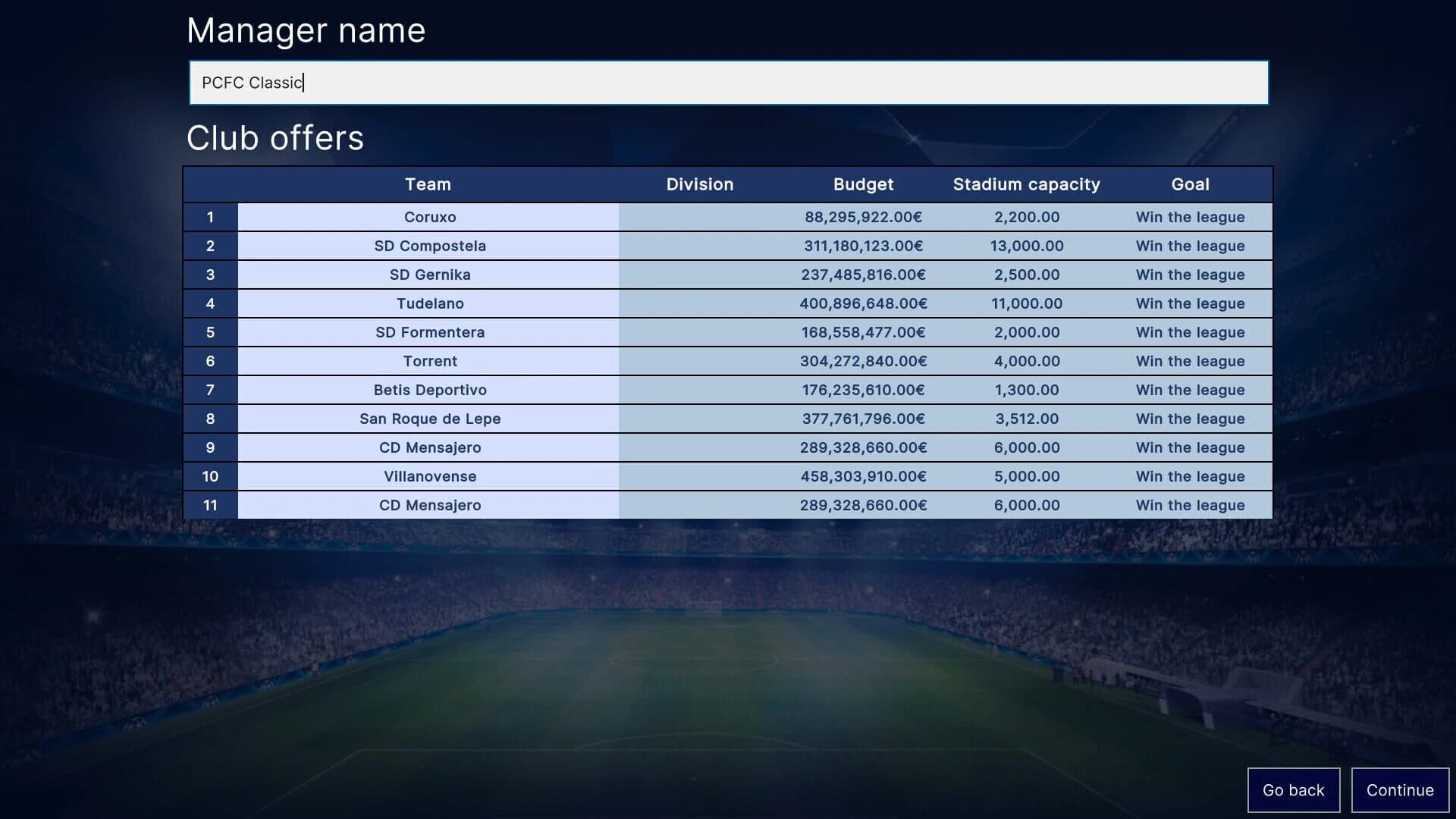The height and width of the screenshot is (819, 1456).
Task: Click the Budget column header
Action: coord(863,184)
